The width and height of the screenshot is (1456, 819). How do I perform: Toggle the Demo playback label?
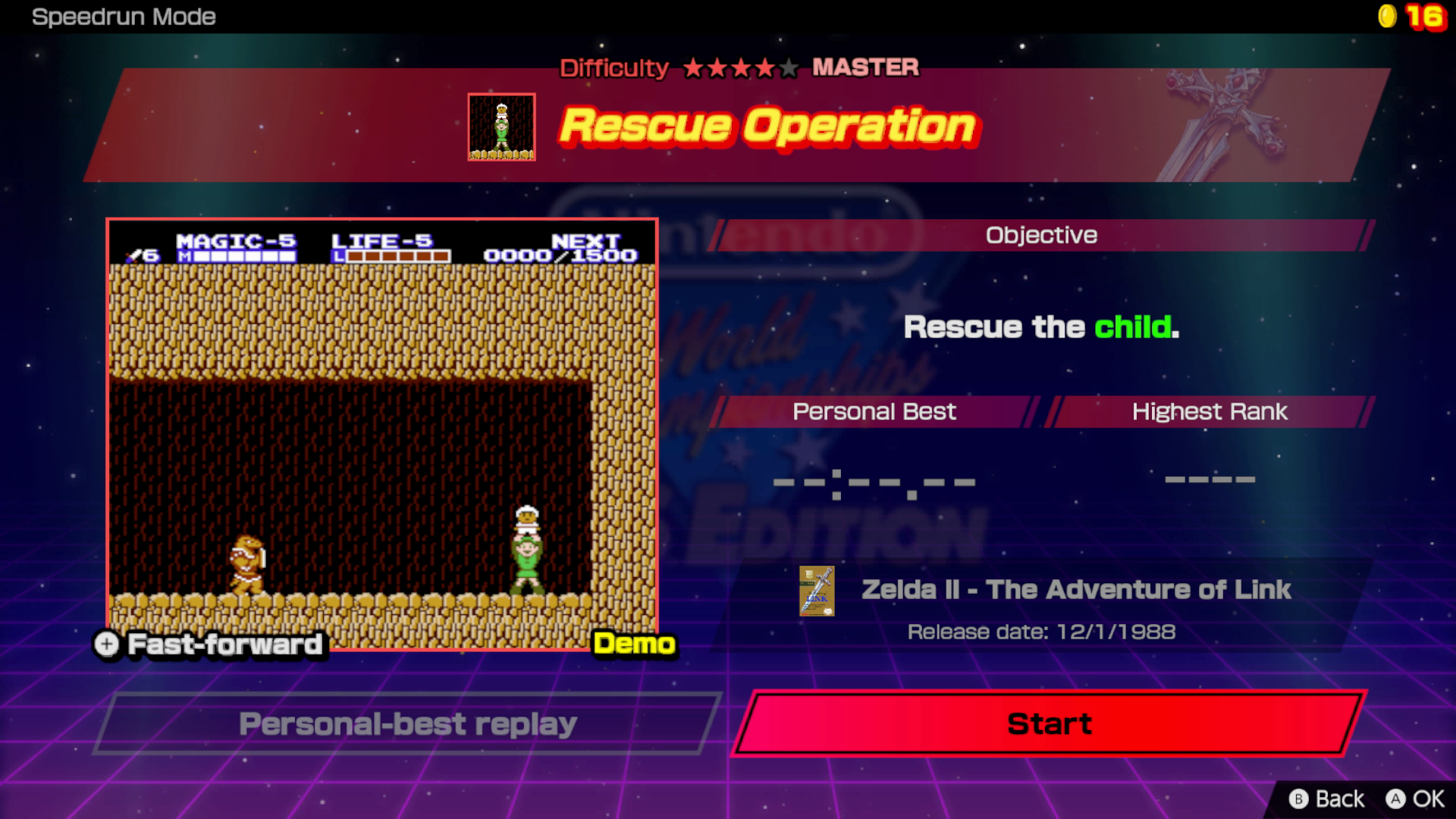tap(634, 645)
